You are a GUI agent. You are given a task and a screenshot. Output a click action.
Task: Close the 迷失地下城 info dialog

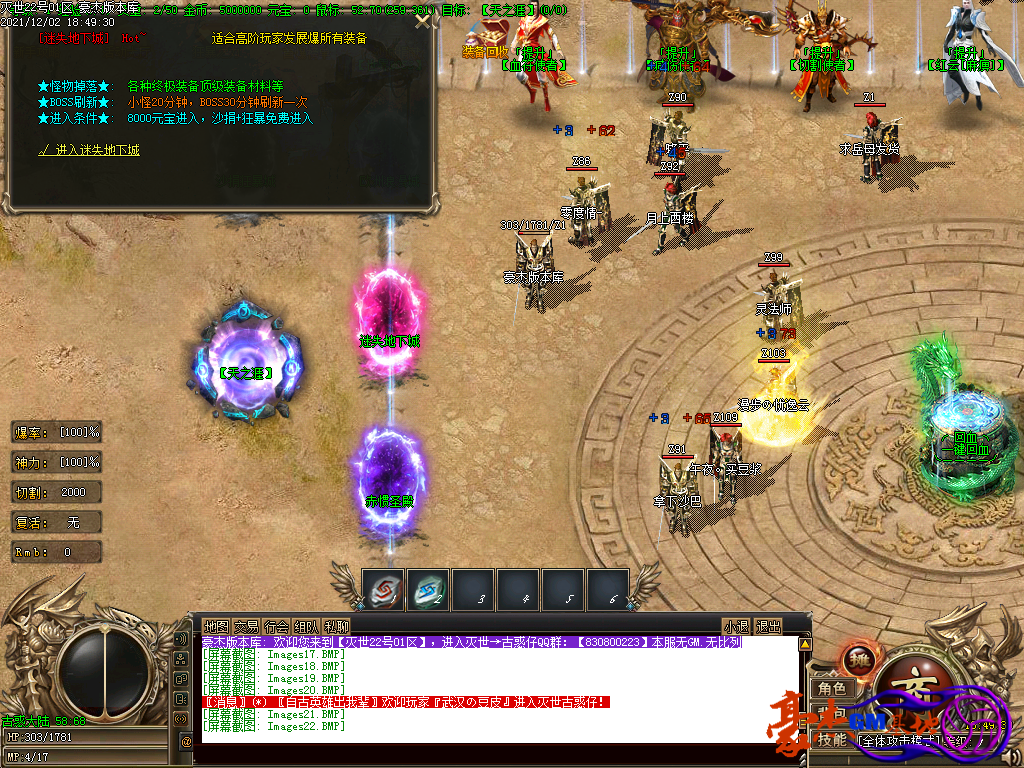(x=425, y=21)
